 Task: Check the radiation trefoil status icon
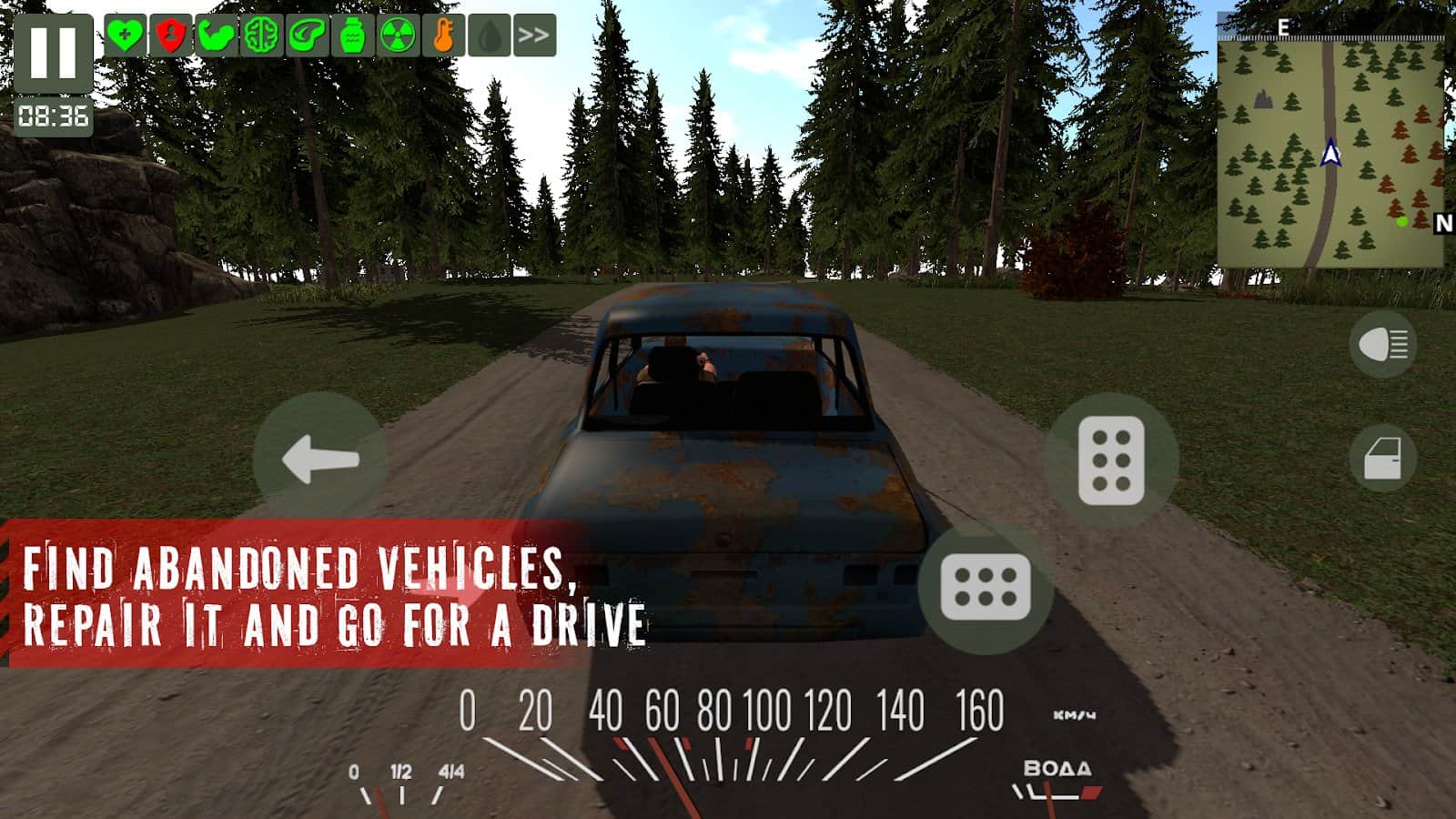pos(398,35)
